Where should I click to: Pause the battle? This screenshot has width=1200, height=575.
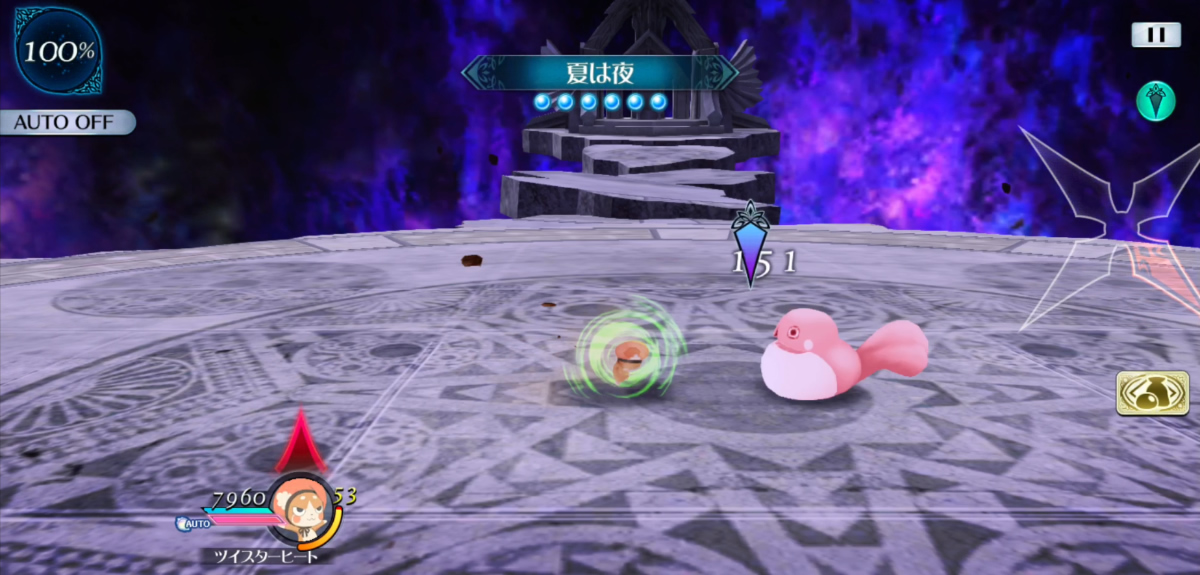(x=1156, y=35)
